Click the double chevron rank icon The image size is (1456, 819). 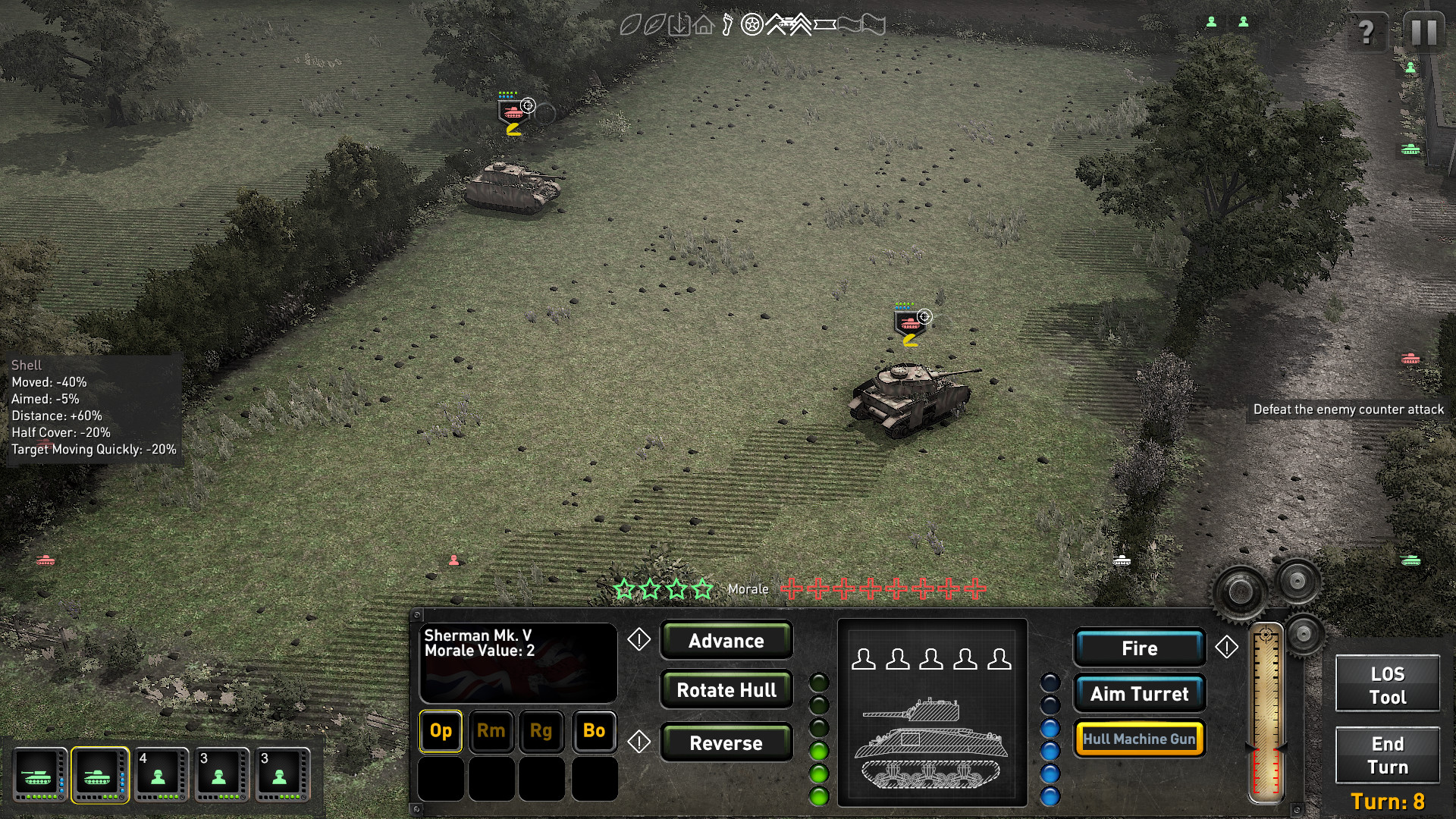(x=802, y=24)
